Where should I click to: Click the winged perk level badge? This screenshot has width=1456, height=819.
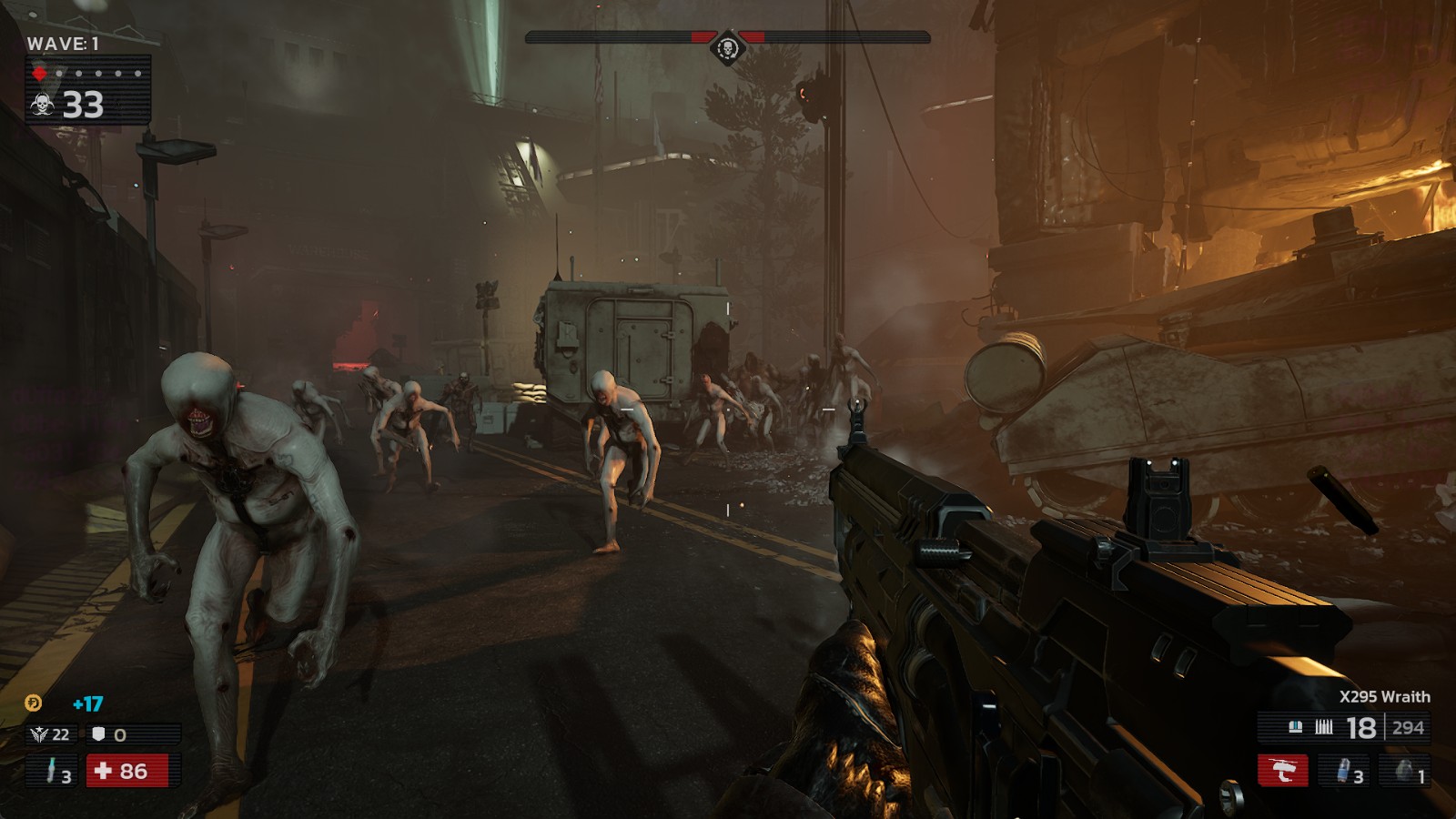40,734
